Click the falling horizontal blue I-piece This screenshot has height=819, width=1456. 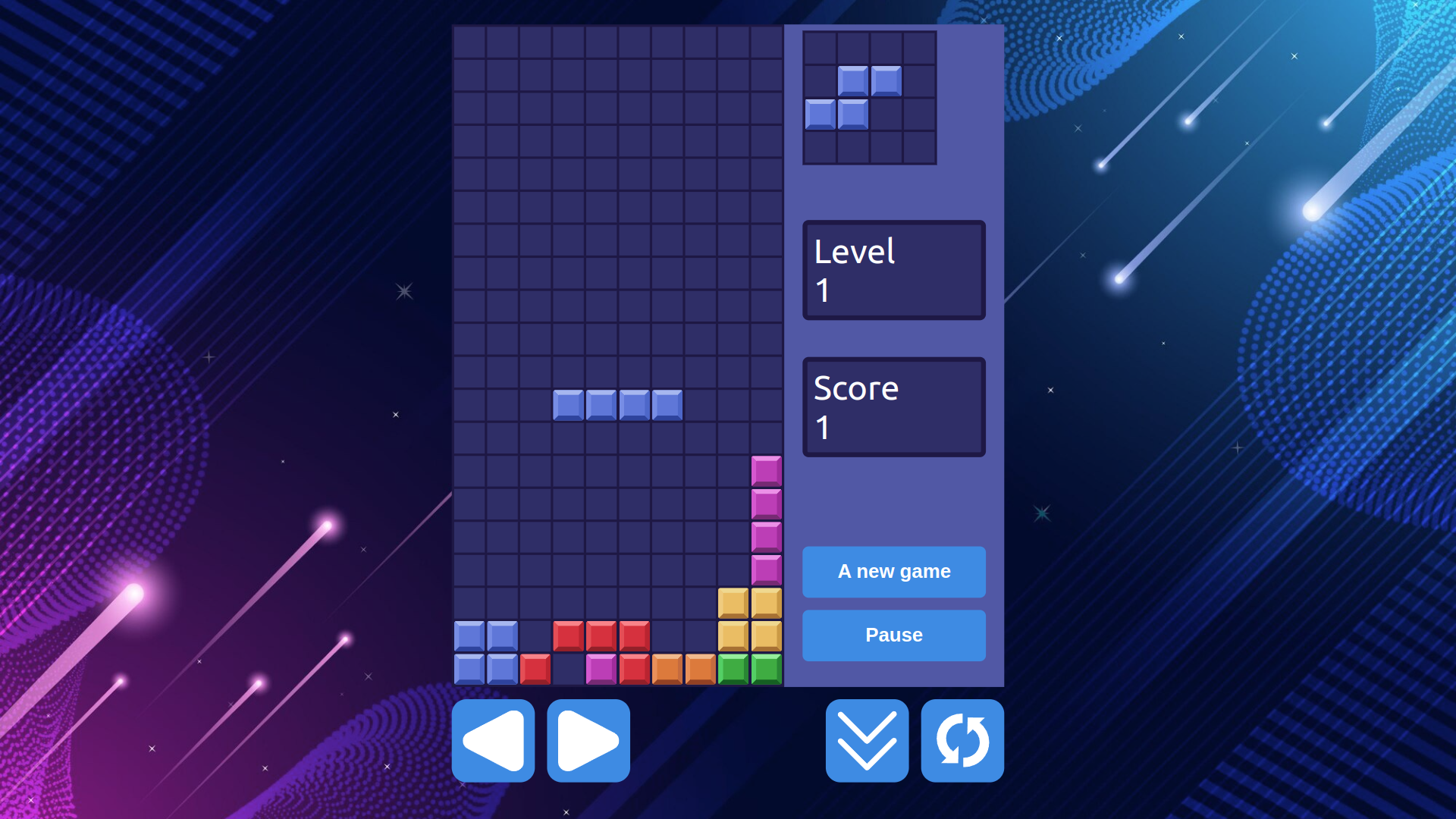tap(617, 404)
